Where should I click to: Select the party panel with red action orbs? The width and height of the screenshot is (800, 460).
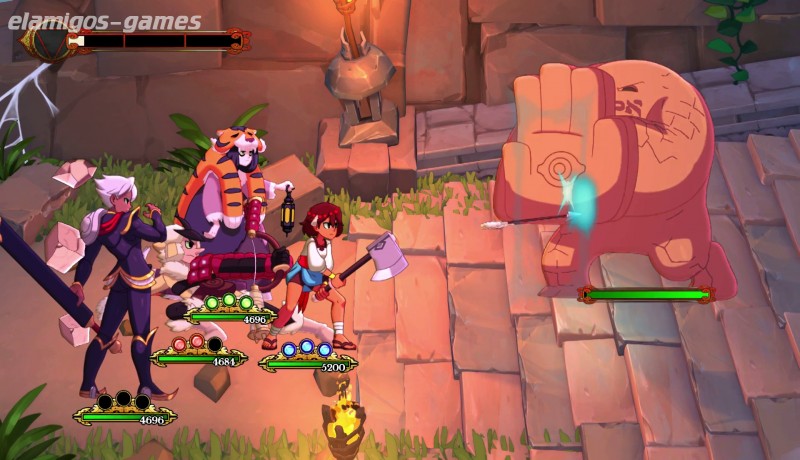point(200,354)
